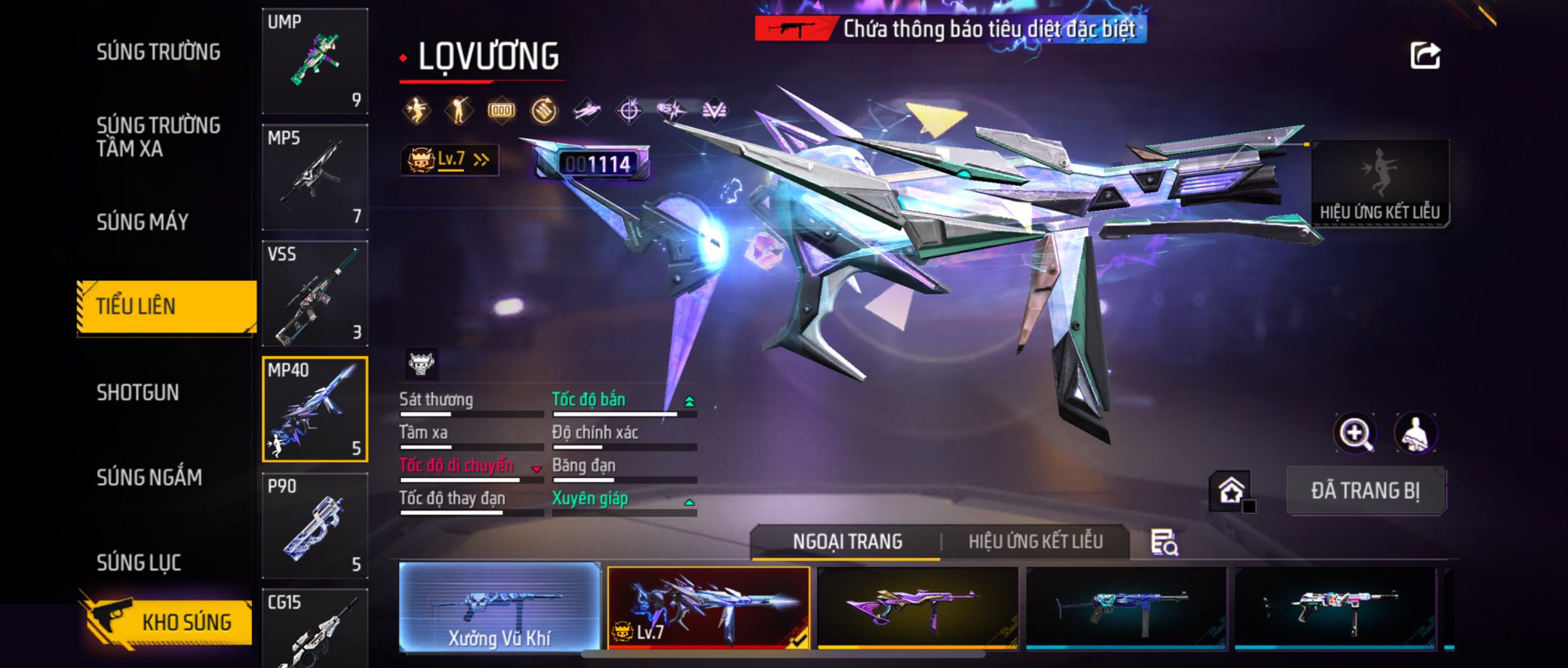This screenshot has width=1568, height=668.
Task: Expand the Lv.7 skin level badge
Action: [450, 160]
